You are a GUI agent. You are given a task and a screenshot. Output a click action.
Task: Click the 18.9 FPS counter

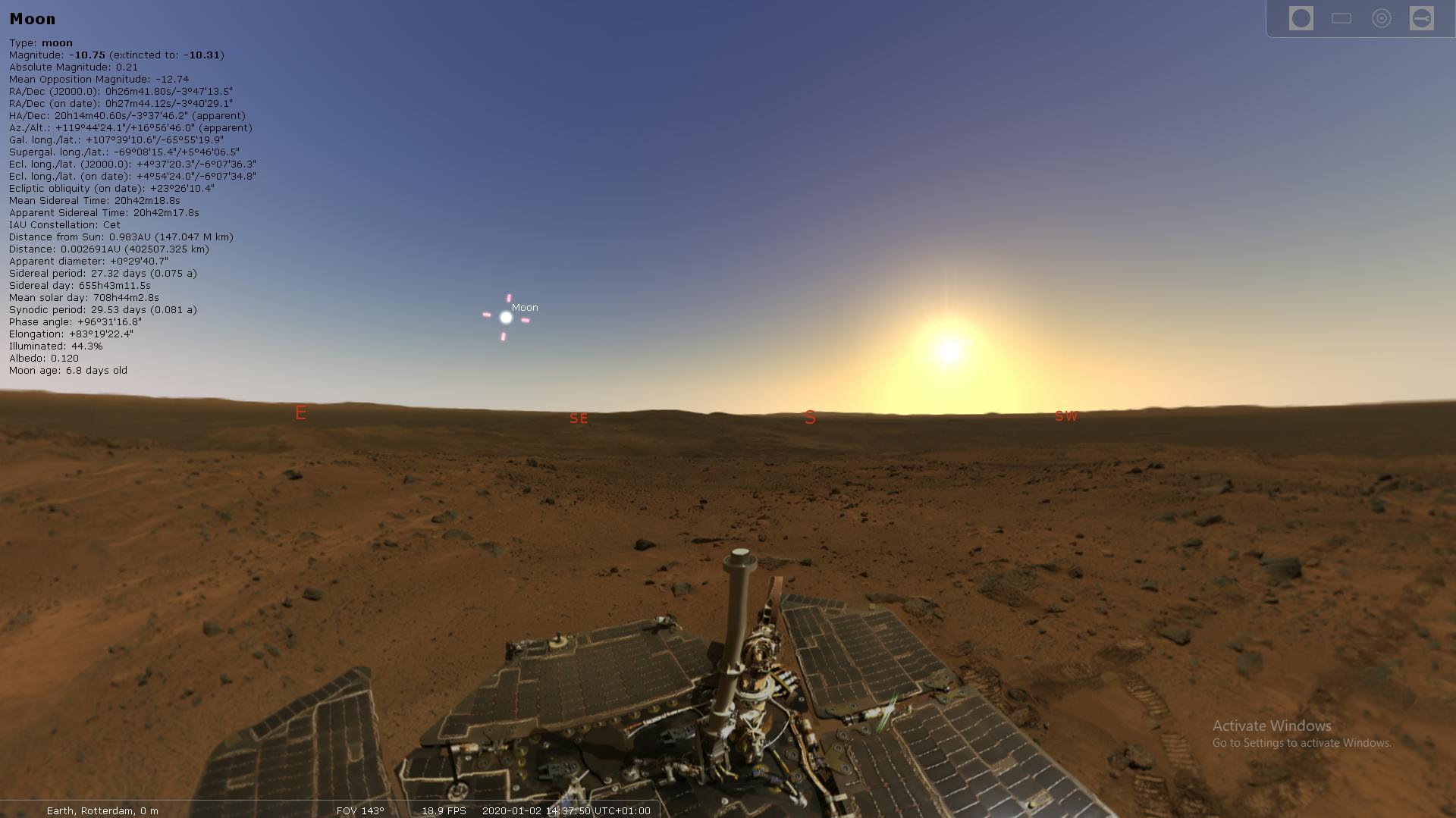click(444, 810)
